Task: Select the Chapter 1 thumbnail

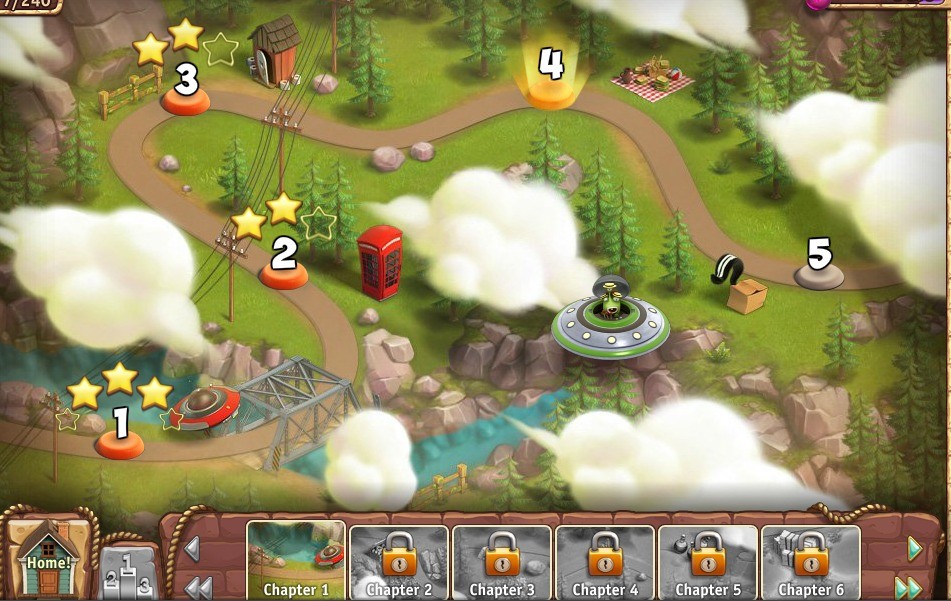Action: coord(295,560)
